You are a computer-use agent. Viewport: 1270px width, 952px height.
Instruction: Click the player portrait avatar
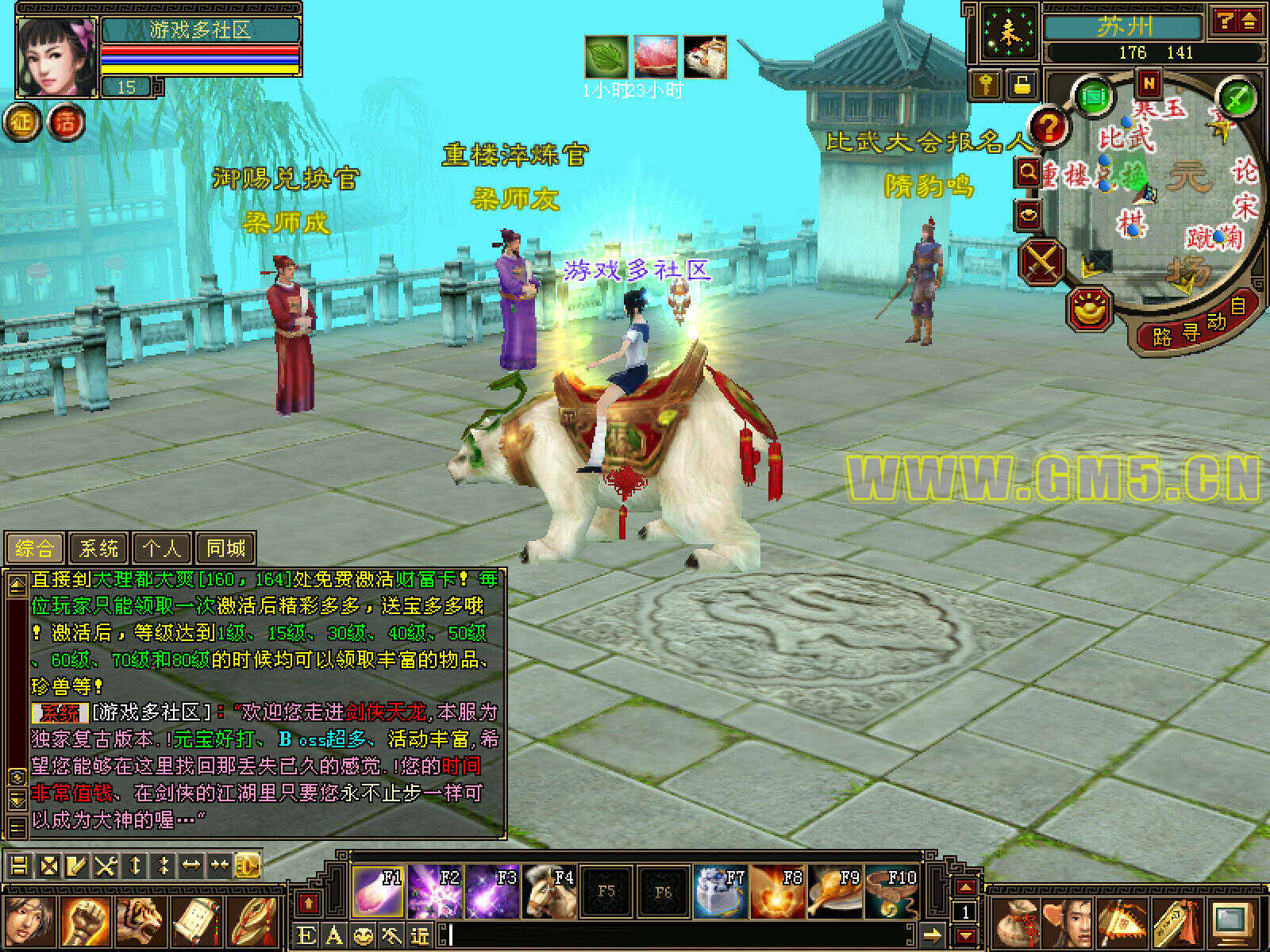pyautogui.click(x=56, y=57)
